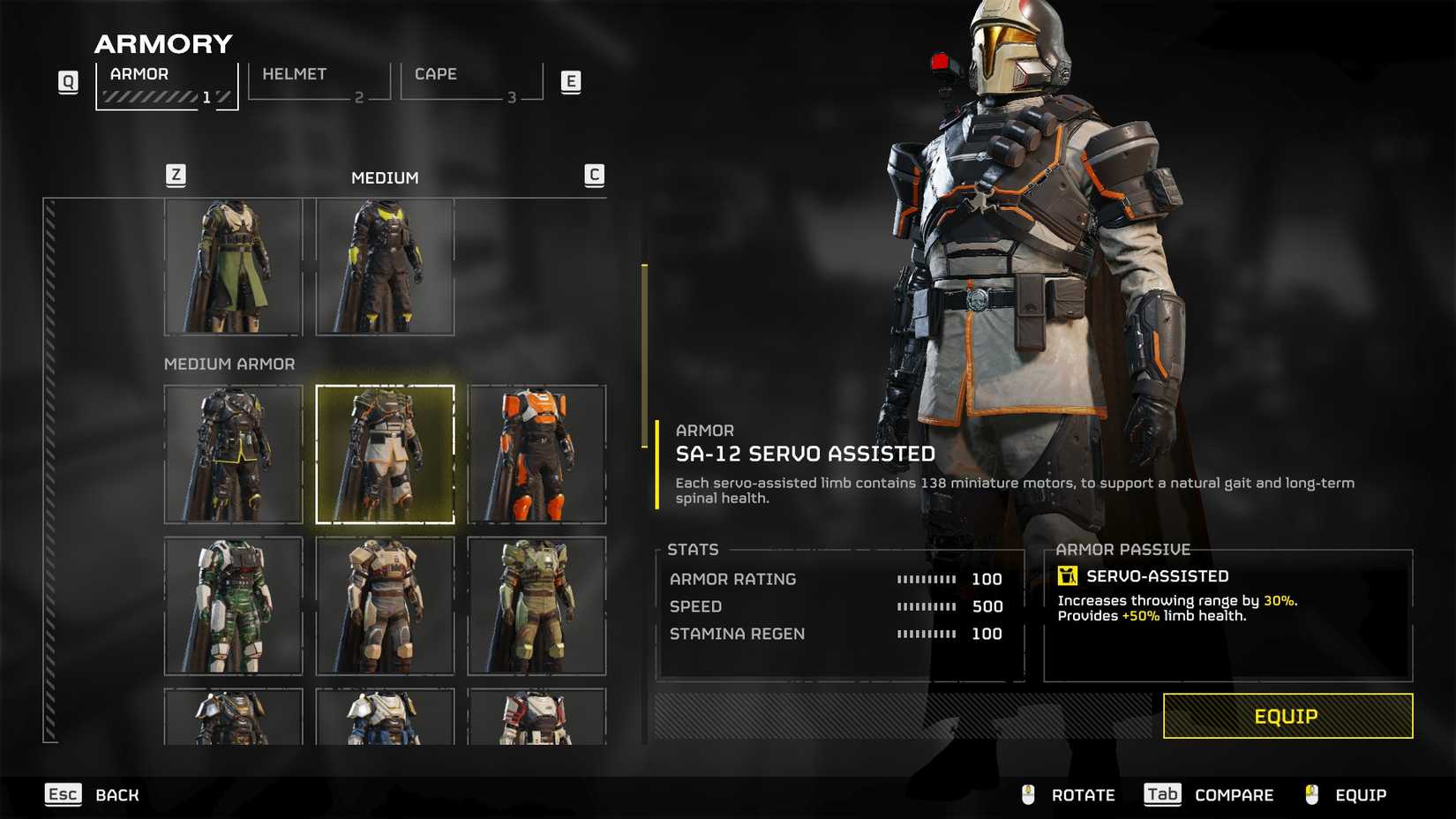Click the Tab key icon beside Compare

[x=1161, y=794]
